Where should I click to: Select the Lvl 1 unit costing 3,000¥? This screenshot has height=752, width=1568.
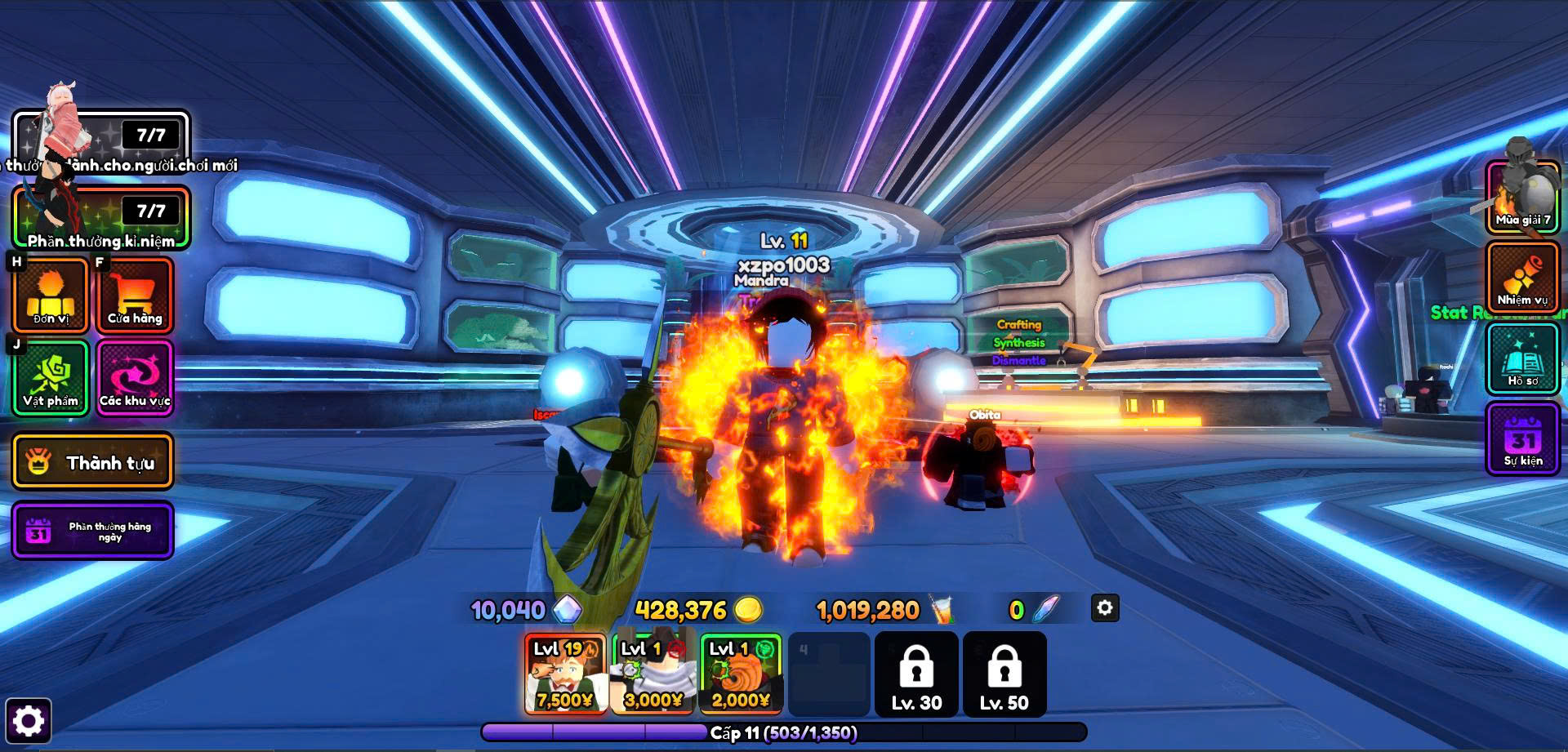pyautogui.click(x=653, y=674)
